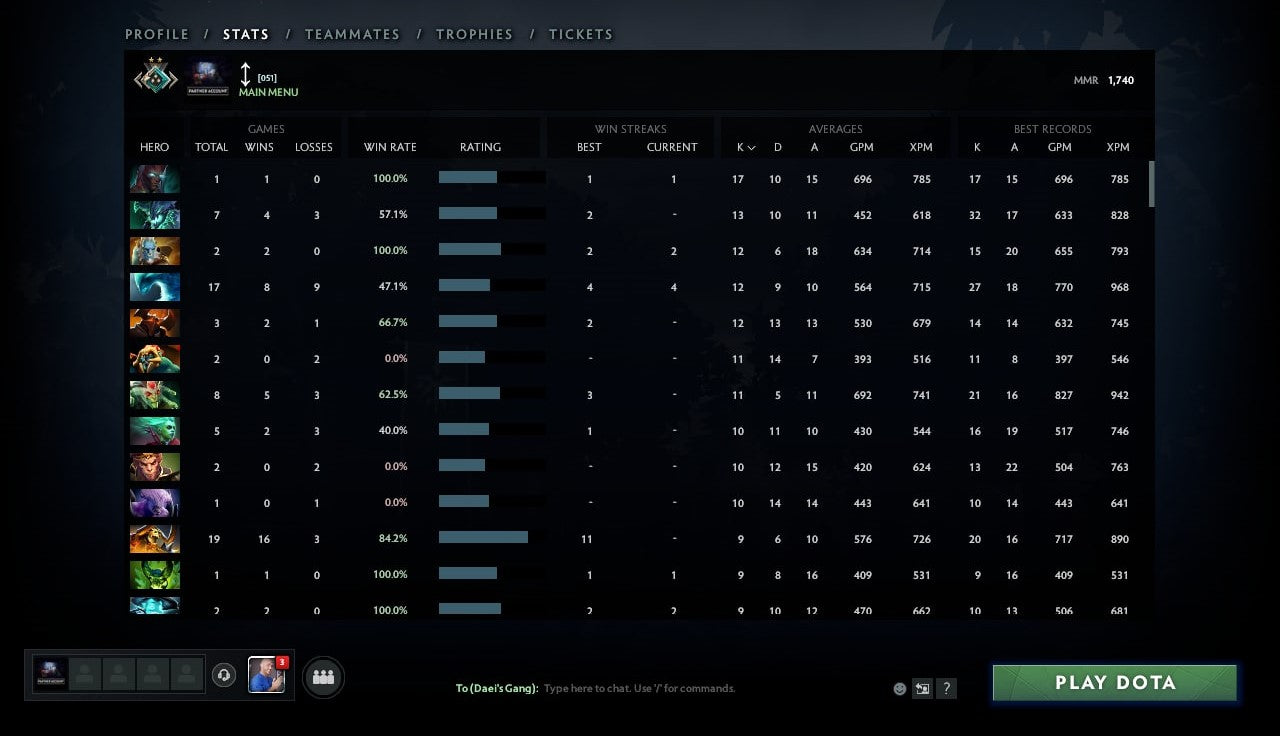Click the sort chevron on the K column
Viewport: 1280px width, 736px height.
pos(750,147)
